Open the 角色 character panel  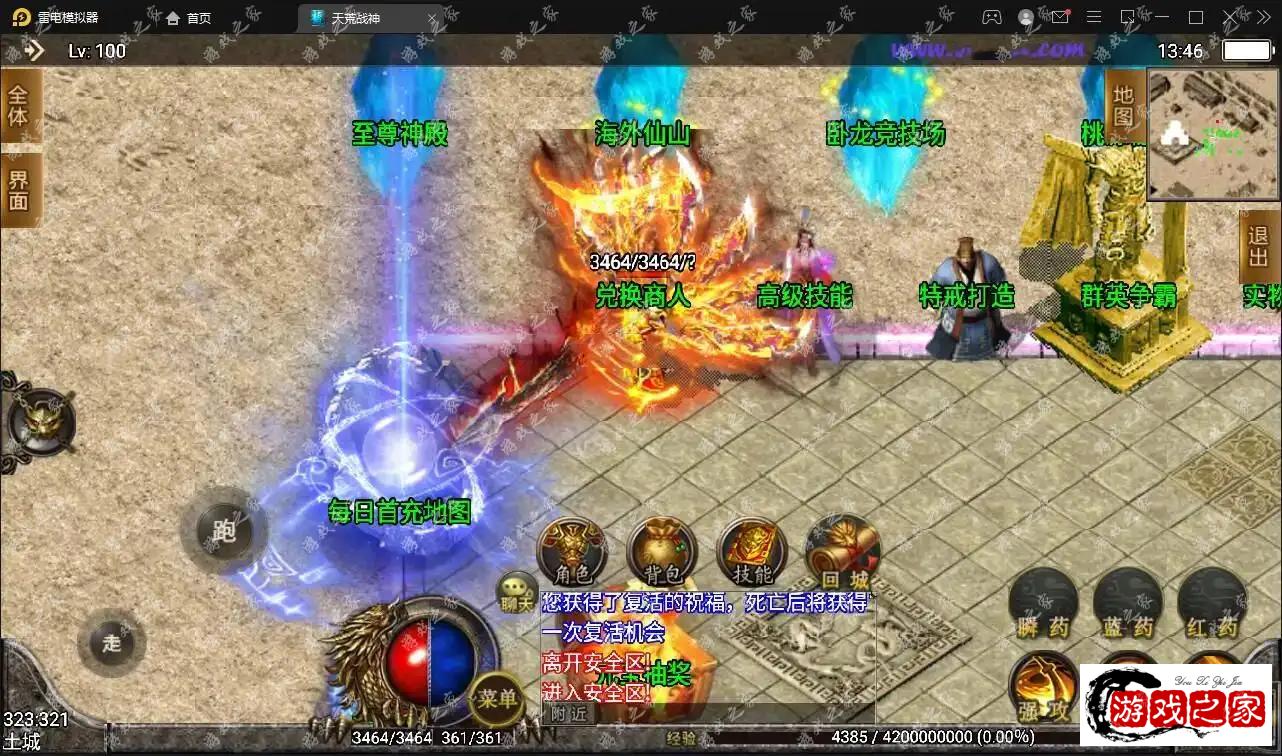pyautogui.click(x=573, y=553)
